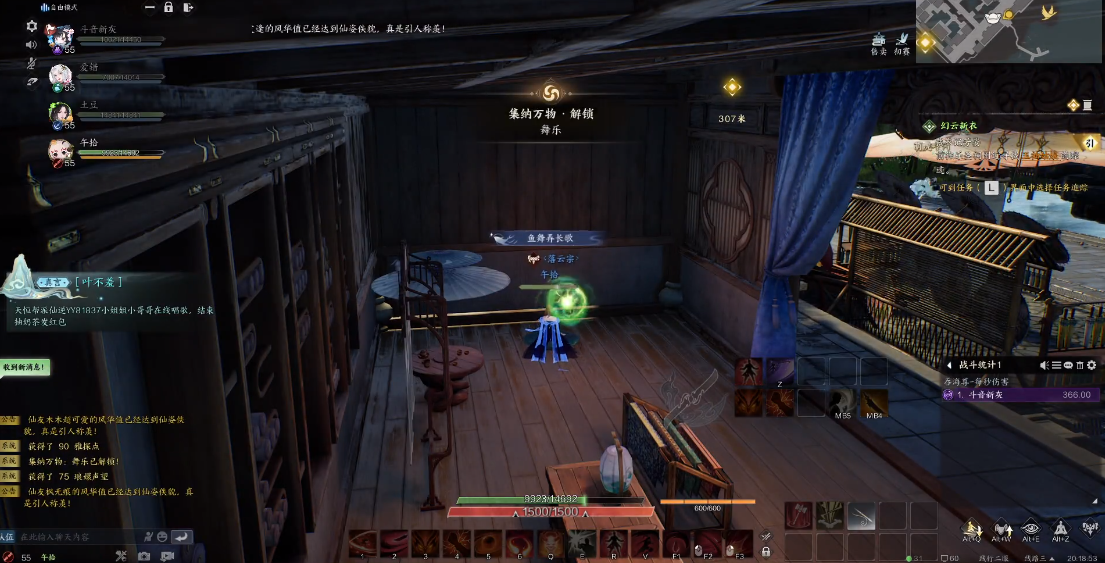Send chat with the return-arrow button

181,538
